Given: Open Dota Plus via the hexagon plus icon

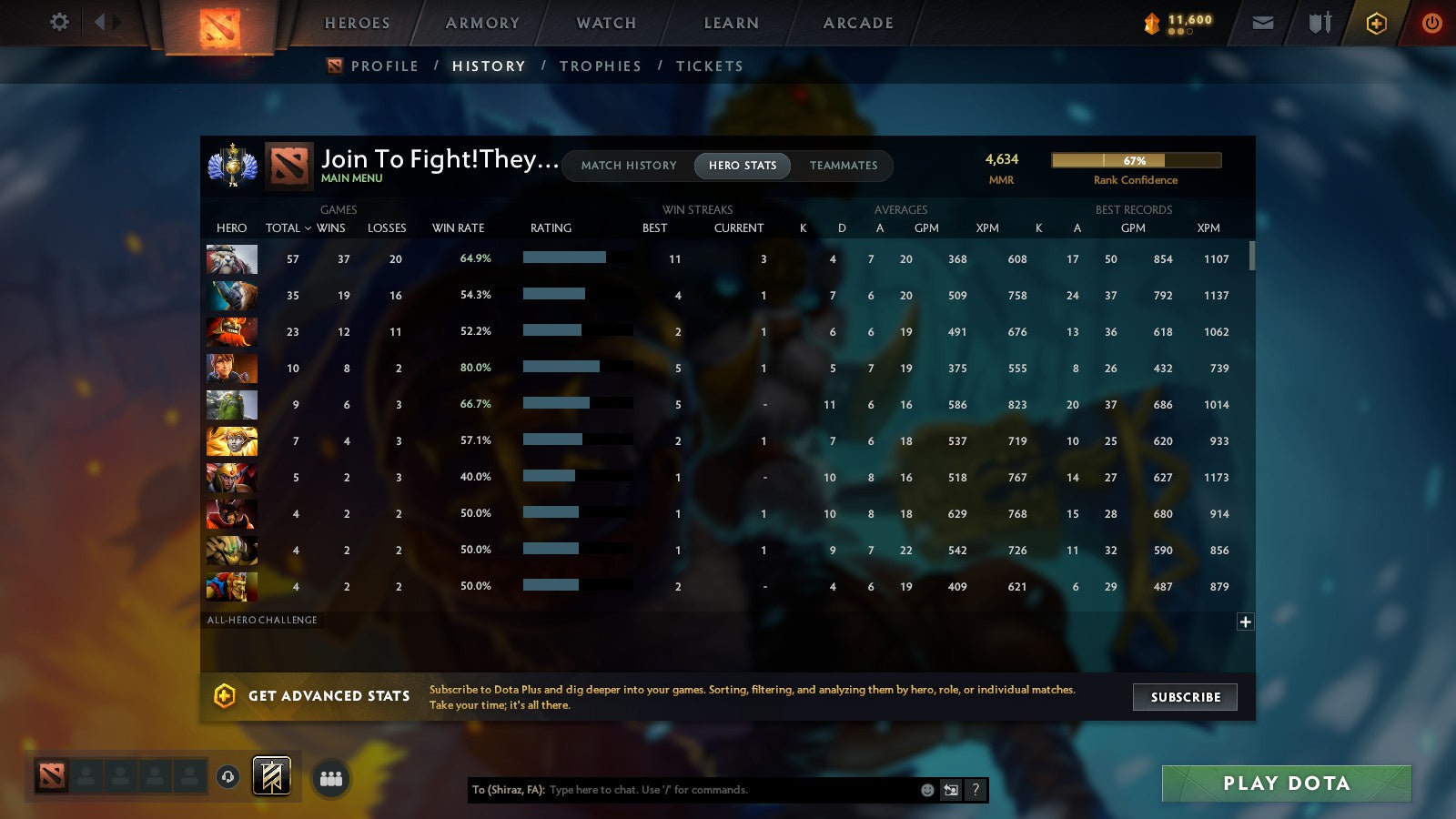Looking at the screenshot, I should (1376, 24).
